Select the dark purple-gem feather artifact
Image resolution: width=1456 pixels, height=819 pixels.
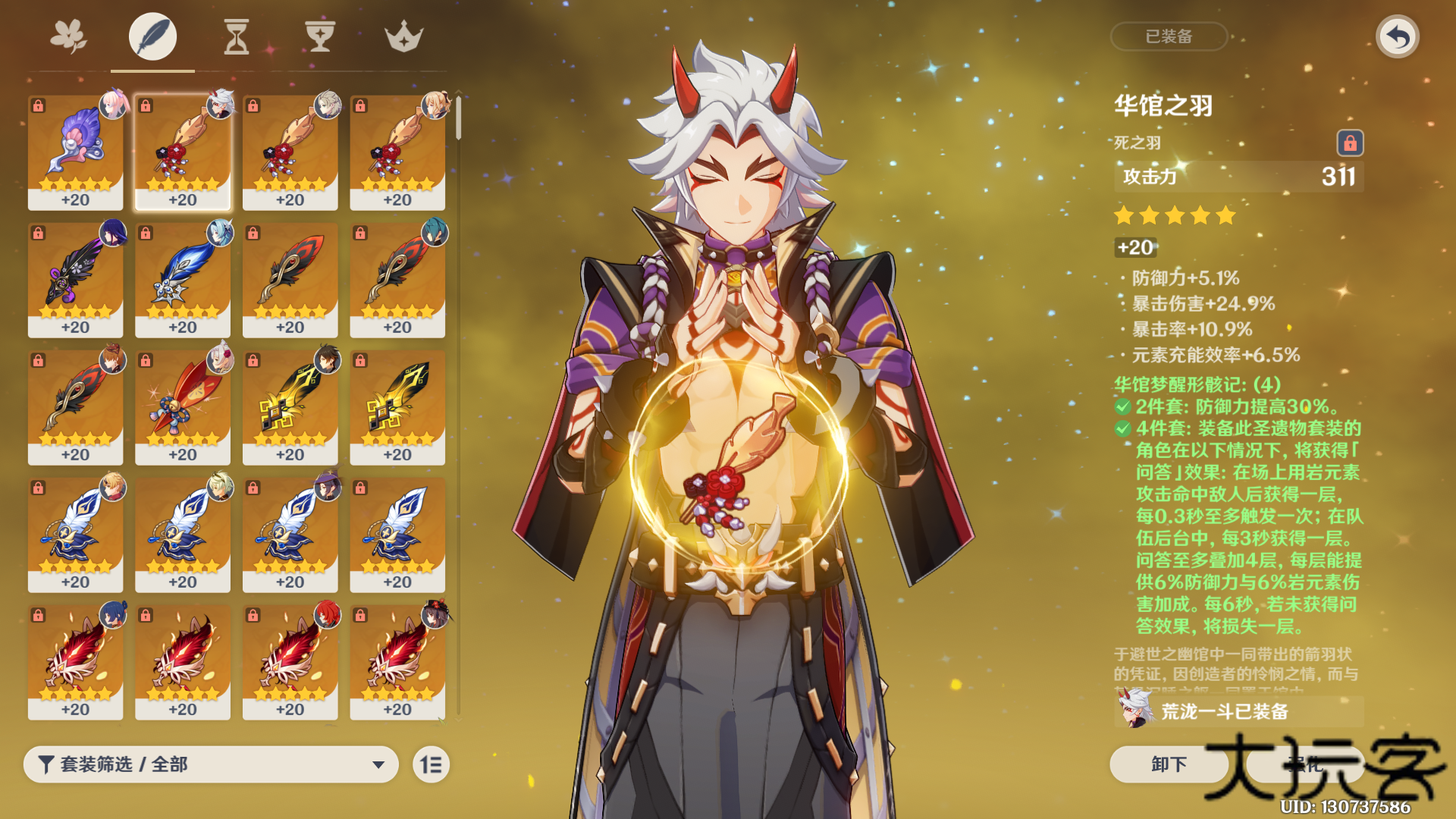75,279
